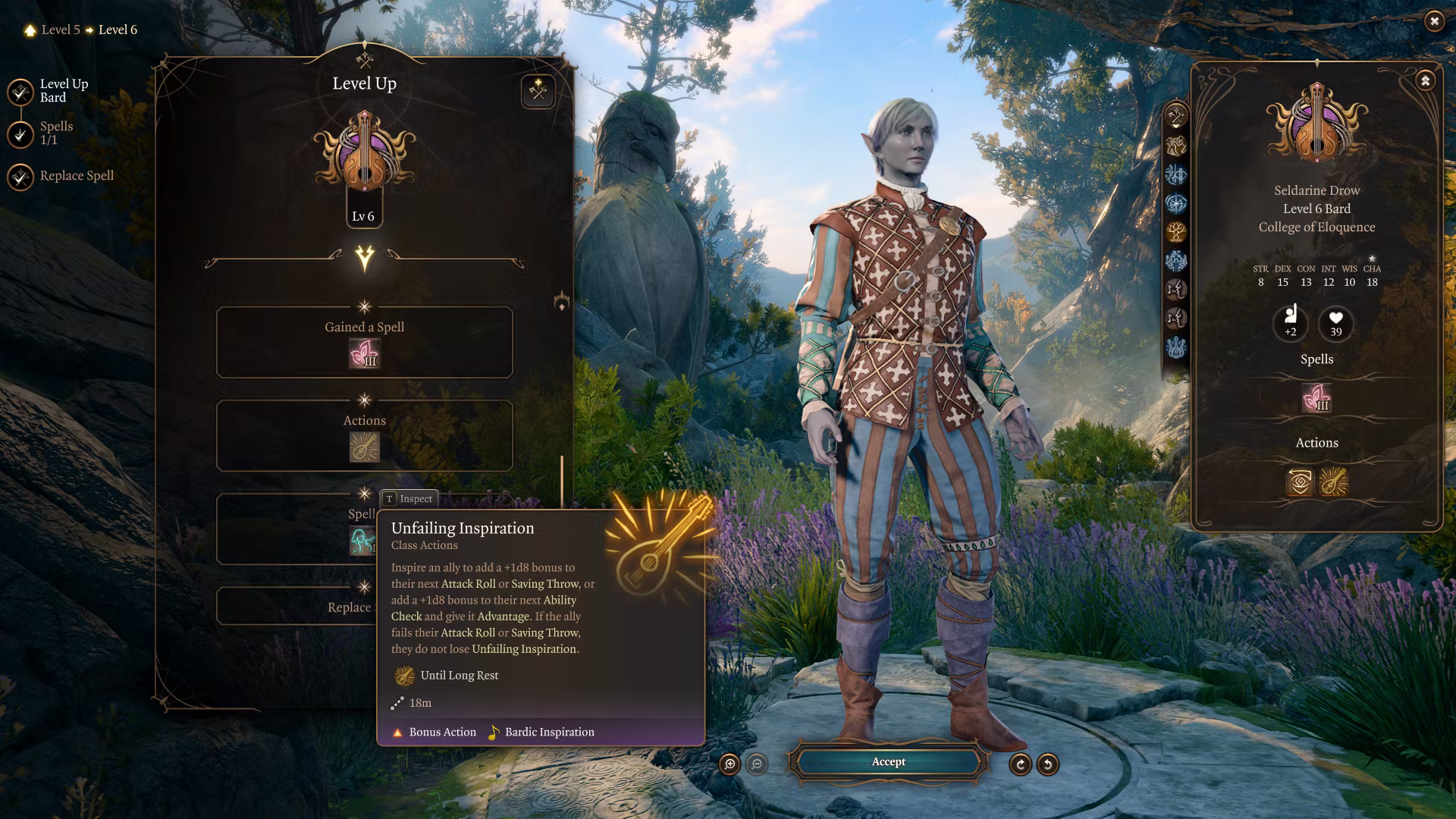Inspect the gained spell icon
Screen dimensions: 1456x819
[x=364, y=353]
